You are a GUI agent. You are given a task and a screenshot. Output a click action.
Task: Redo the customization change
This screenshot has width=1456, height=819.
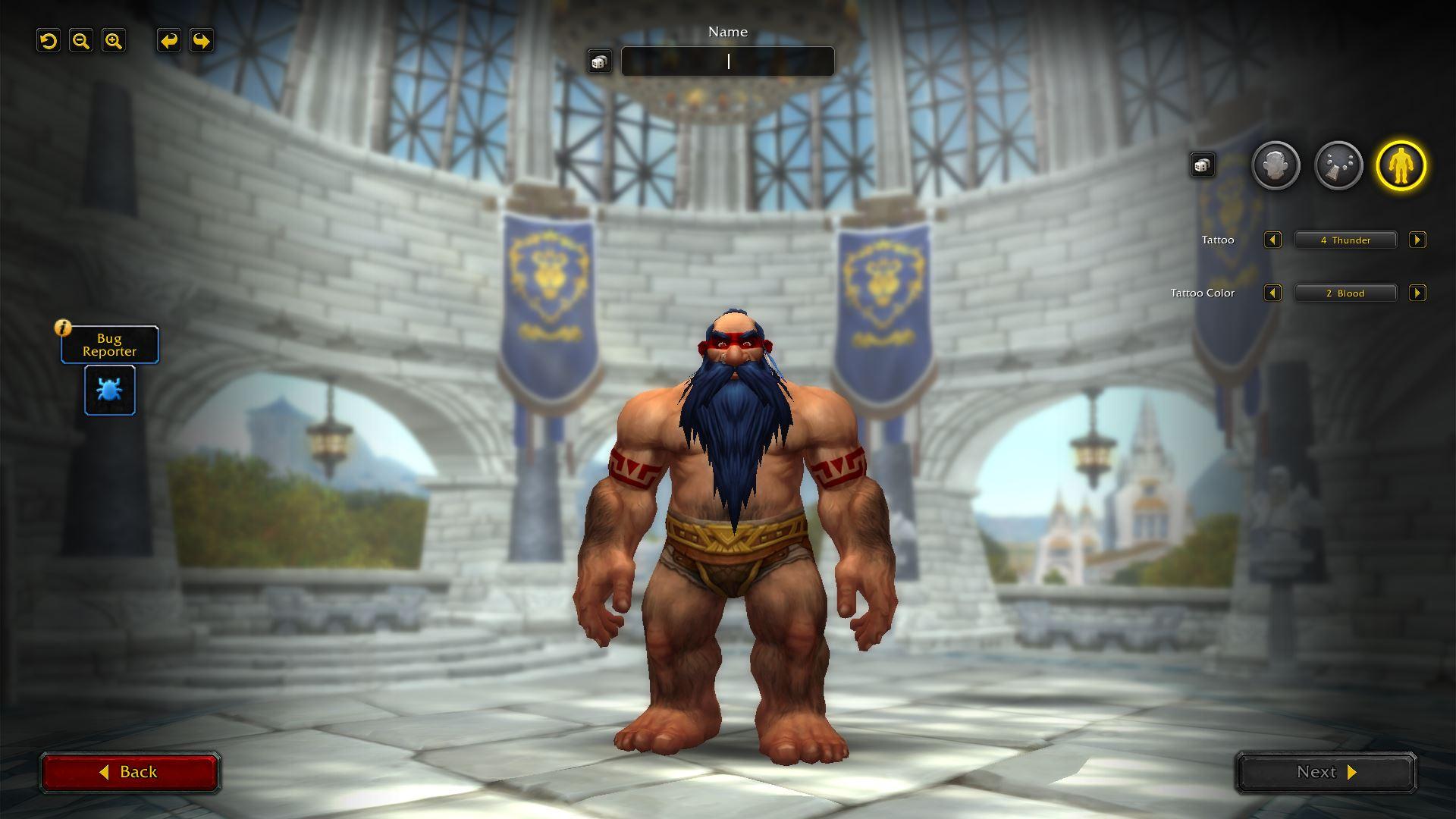pyautogui.click(x=202, y=41)
